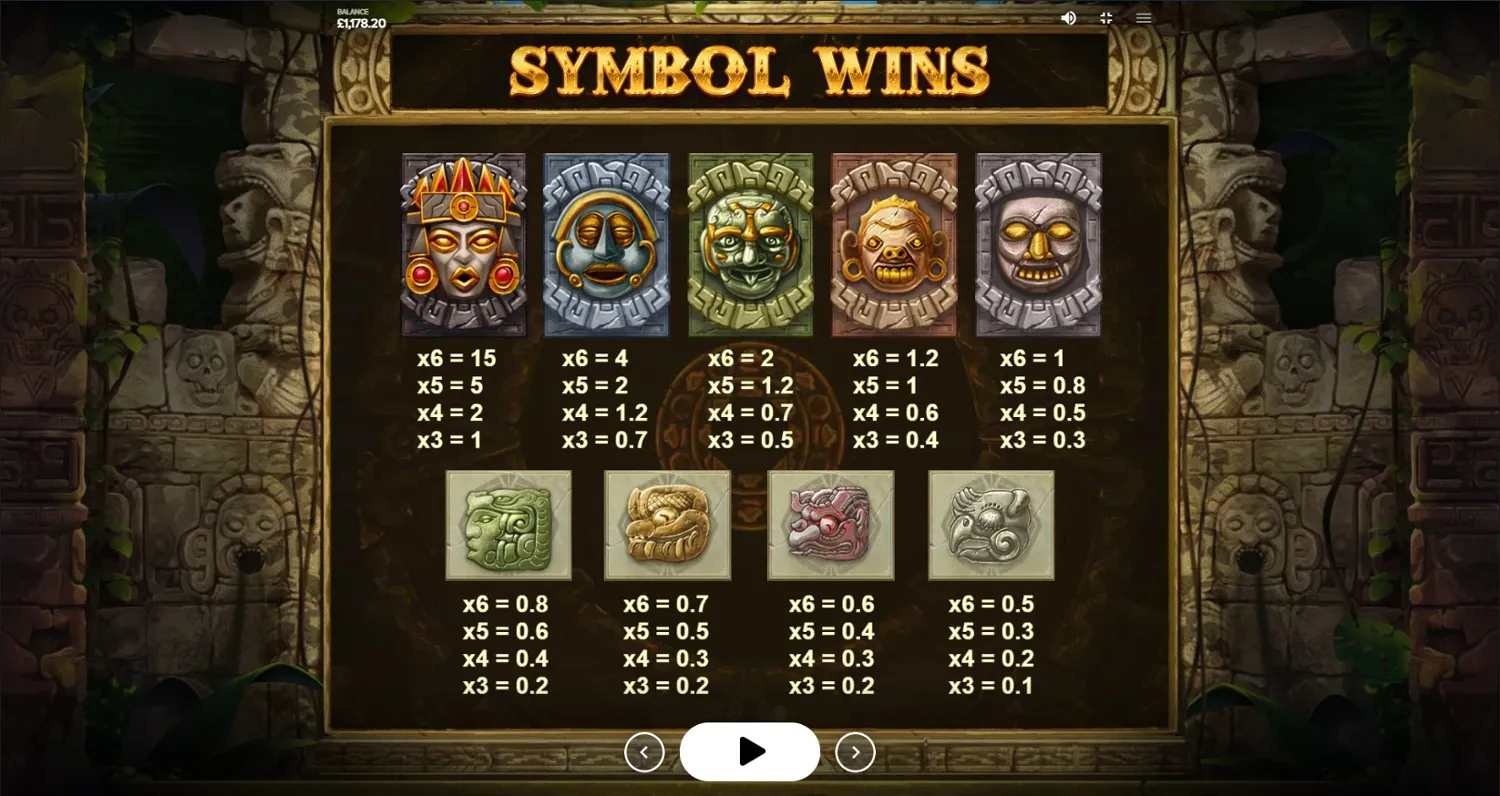Select the green serpent glyph symbol

509,524
